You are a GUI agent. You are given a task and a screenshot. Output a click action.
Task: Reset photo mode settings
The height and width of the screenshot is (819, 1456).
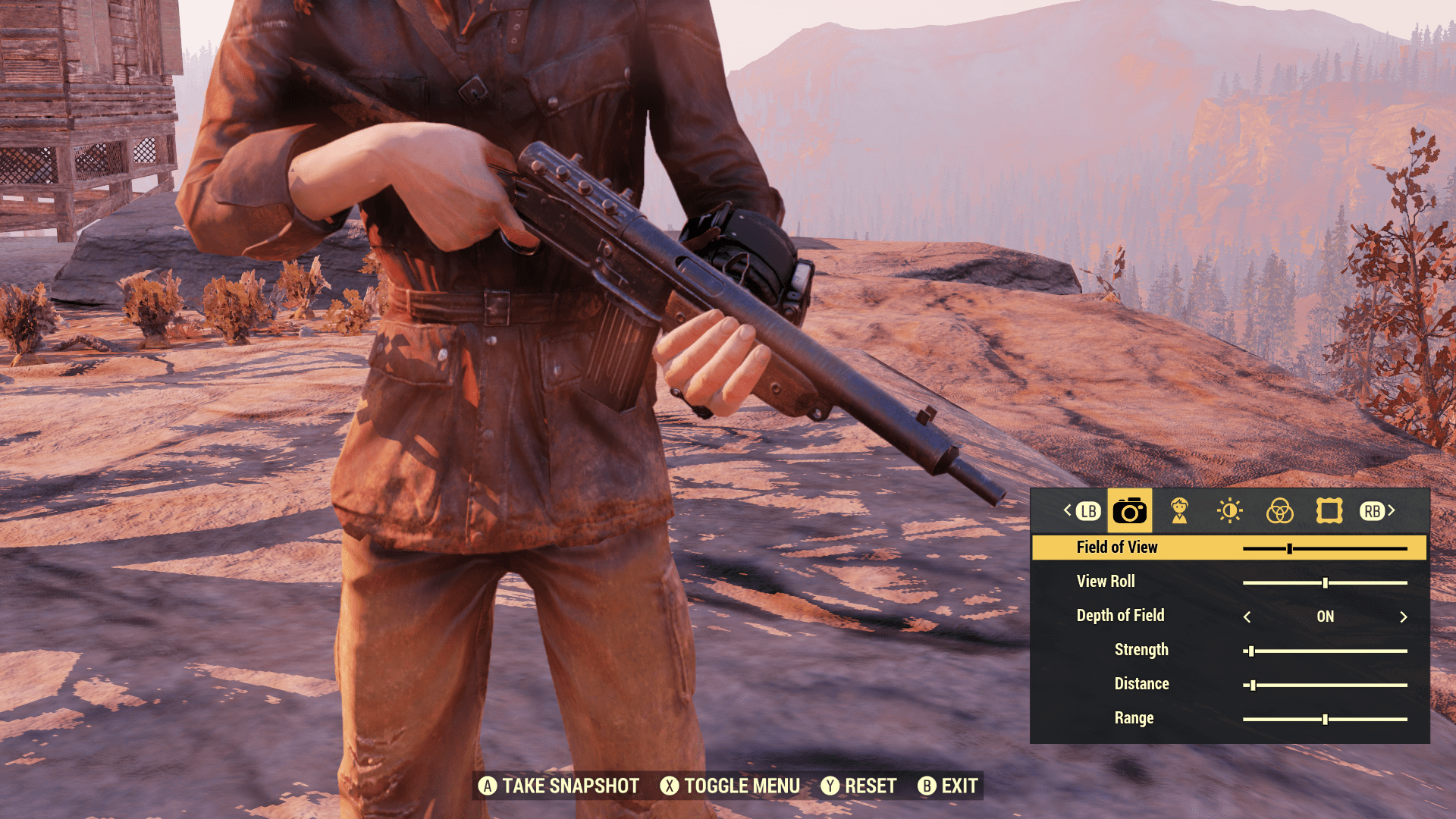(859, 786)
